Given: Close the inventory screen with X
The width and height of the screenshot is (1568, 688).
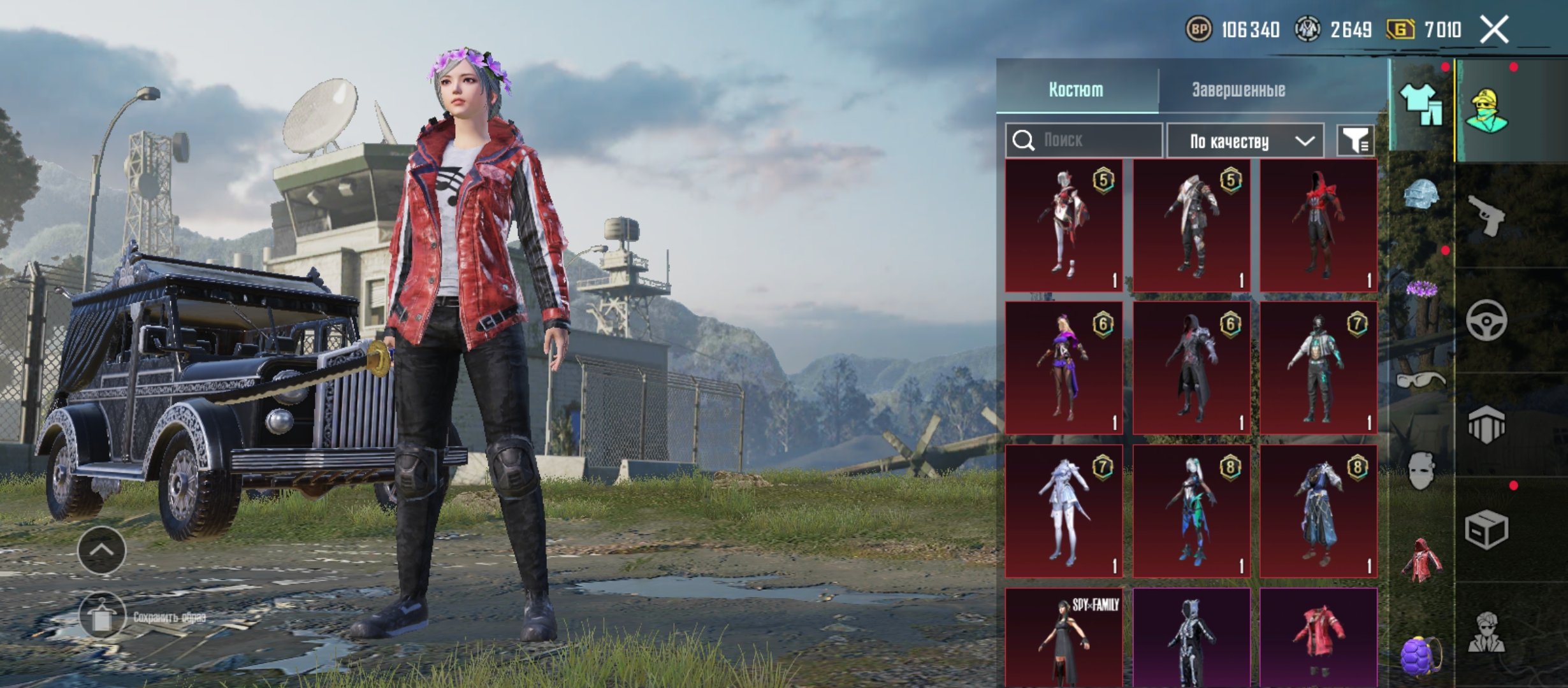Looking at the screenshot, I should pyautogui.click(x=1494, y=29).
